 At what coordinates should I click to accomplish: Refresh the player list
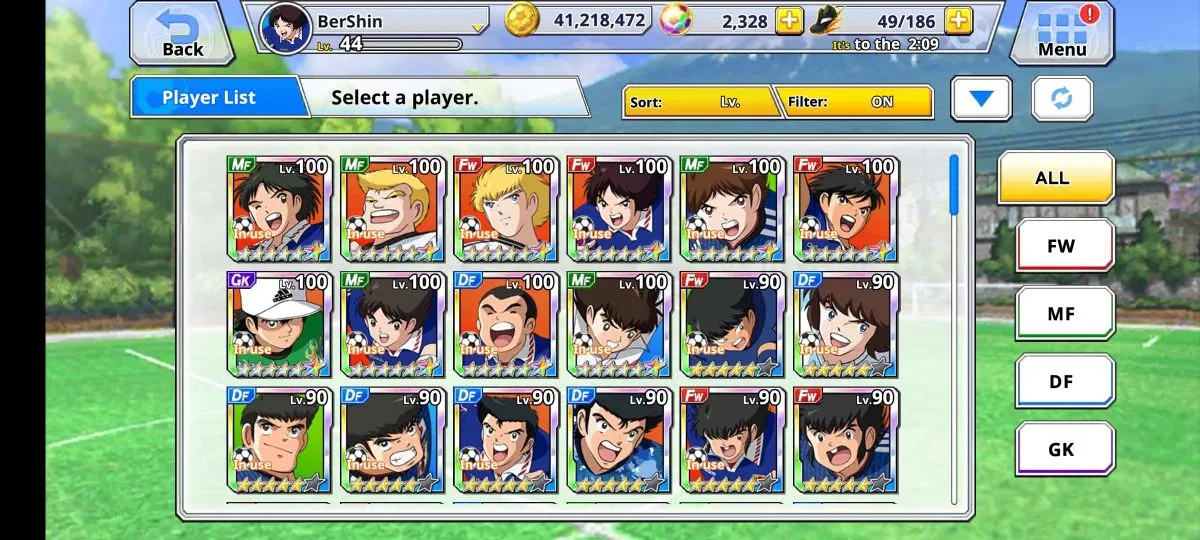coord(1062,99)
